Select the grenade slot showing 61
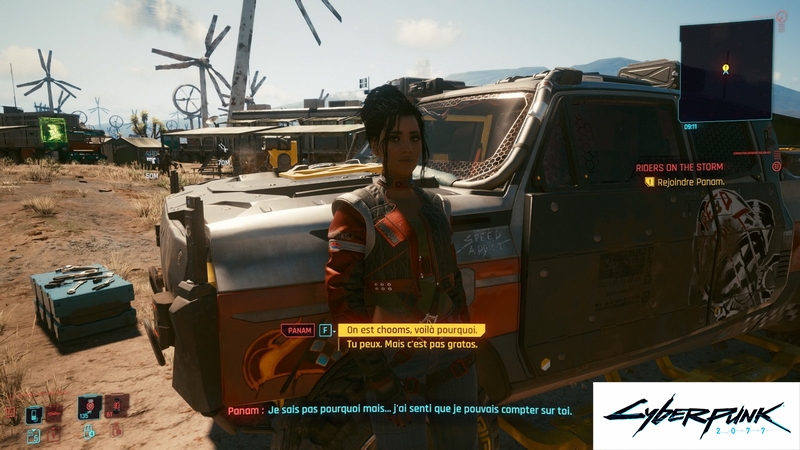The image size is (800, 450). pyautogui.click(x=116, y=406)
